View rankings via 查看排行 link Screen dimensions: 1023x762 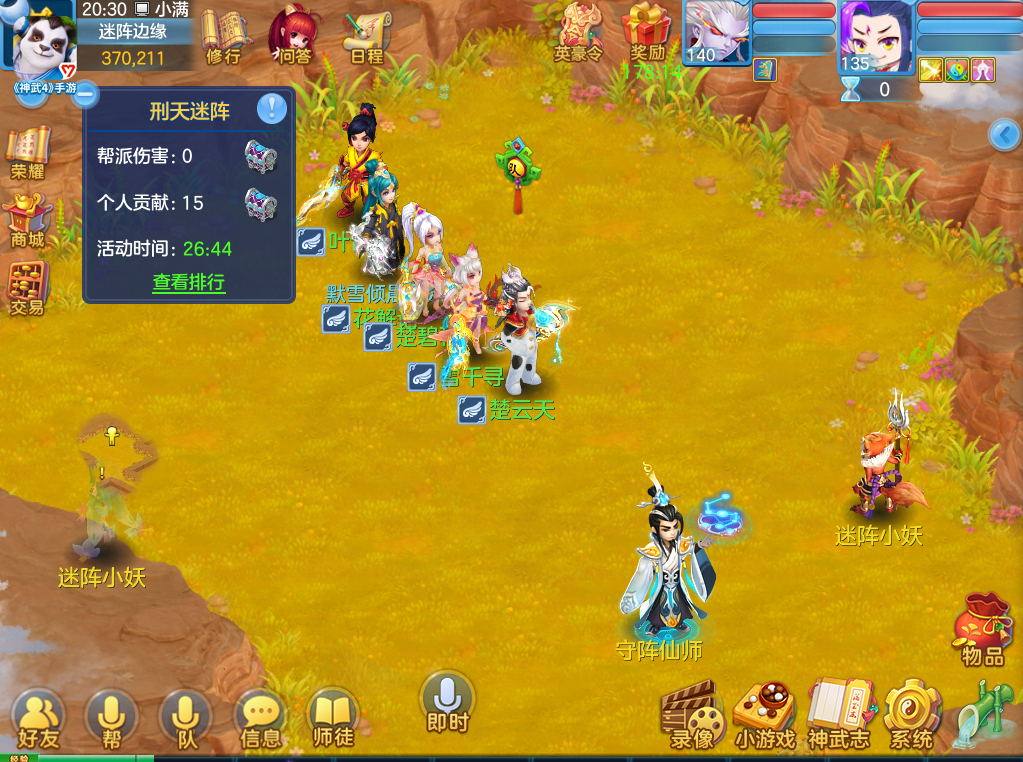tap(189, 282)
